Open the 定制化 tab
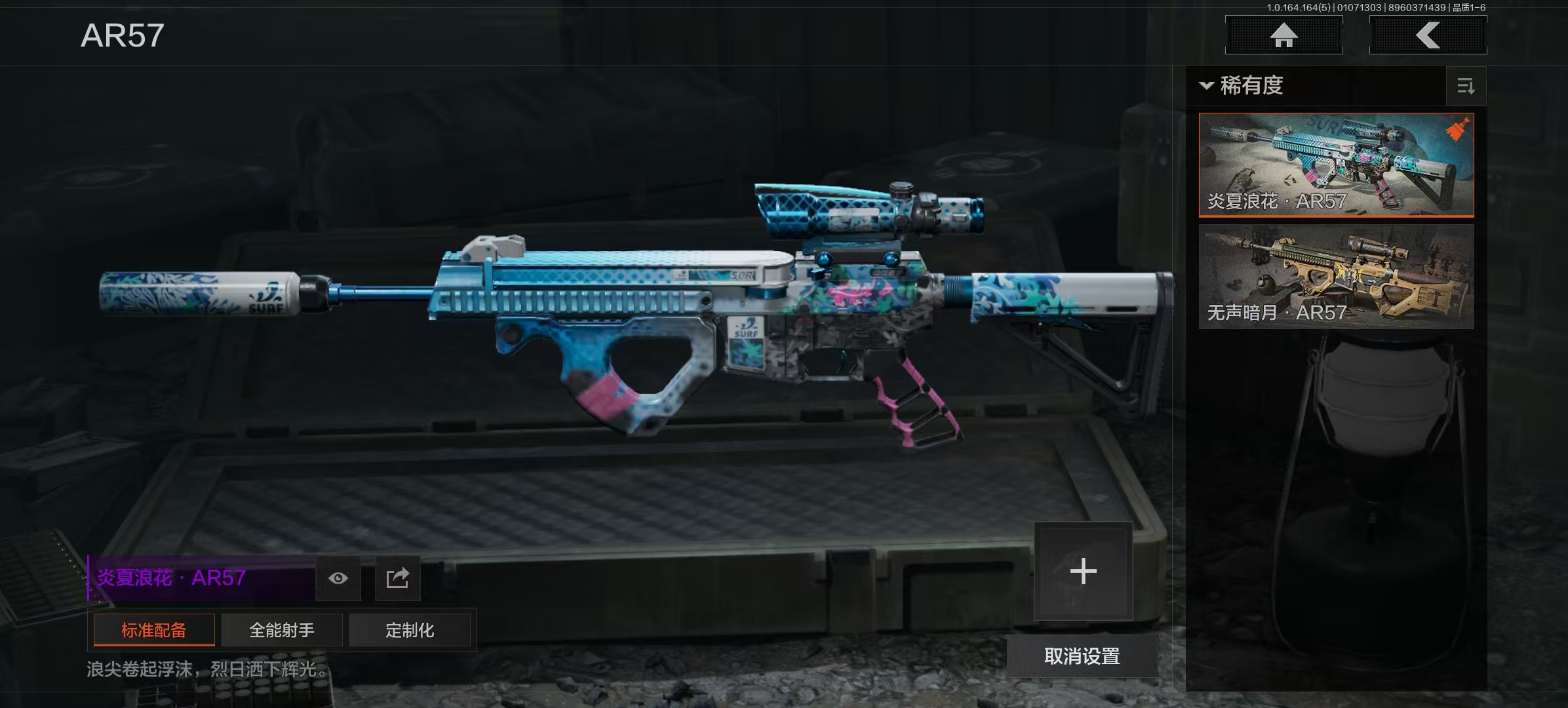The image size is (1568, 708). click(x=410, y=631)
